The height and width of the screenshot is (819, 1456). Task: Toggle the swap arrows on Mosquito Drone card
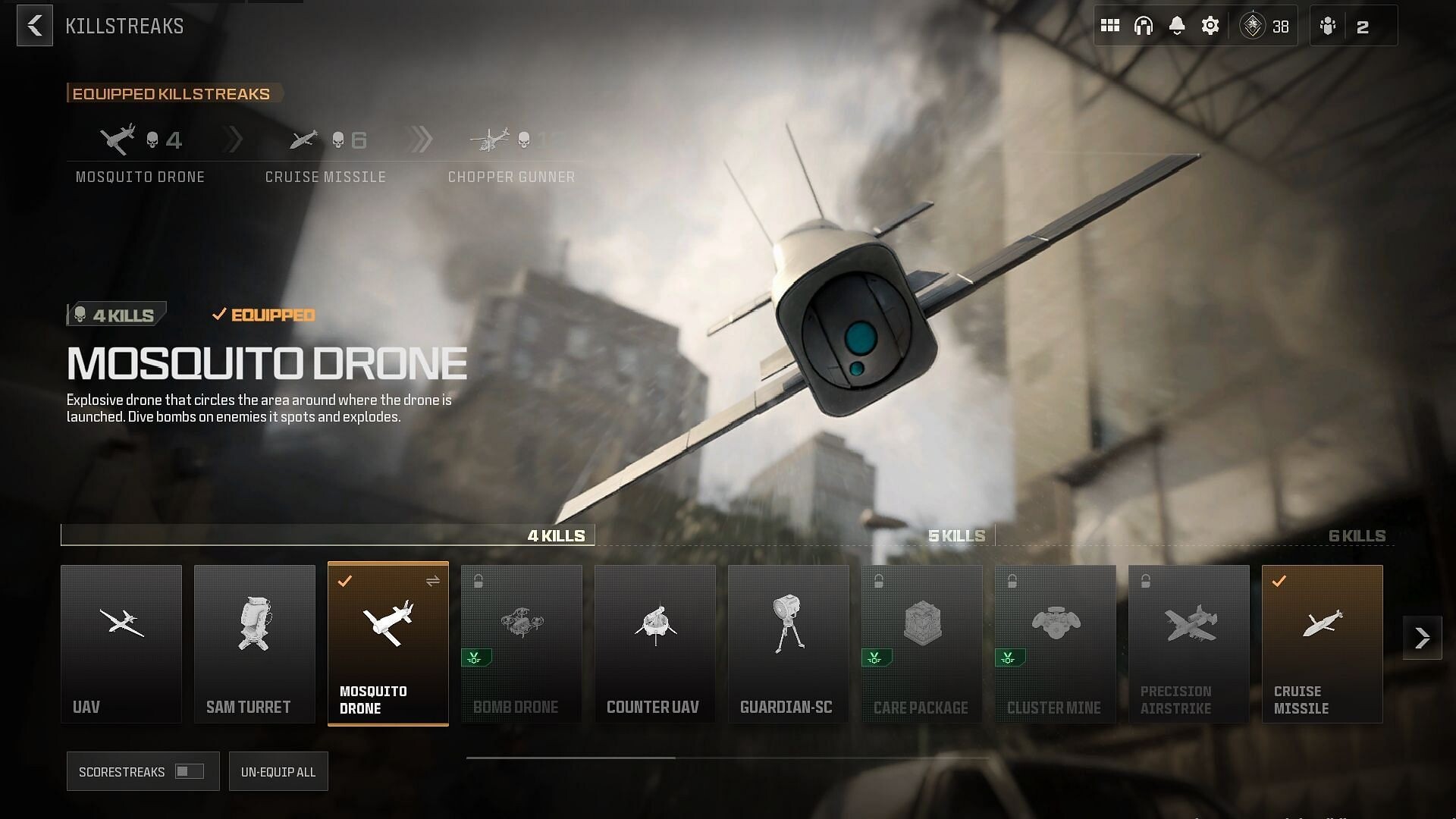point(433,582)
